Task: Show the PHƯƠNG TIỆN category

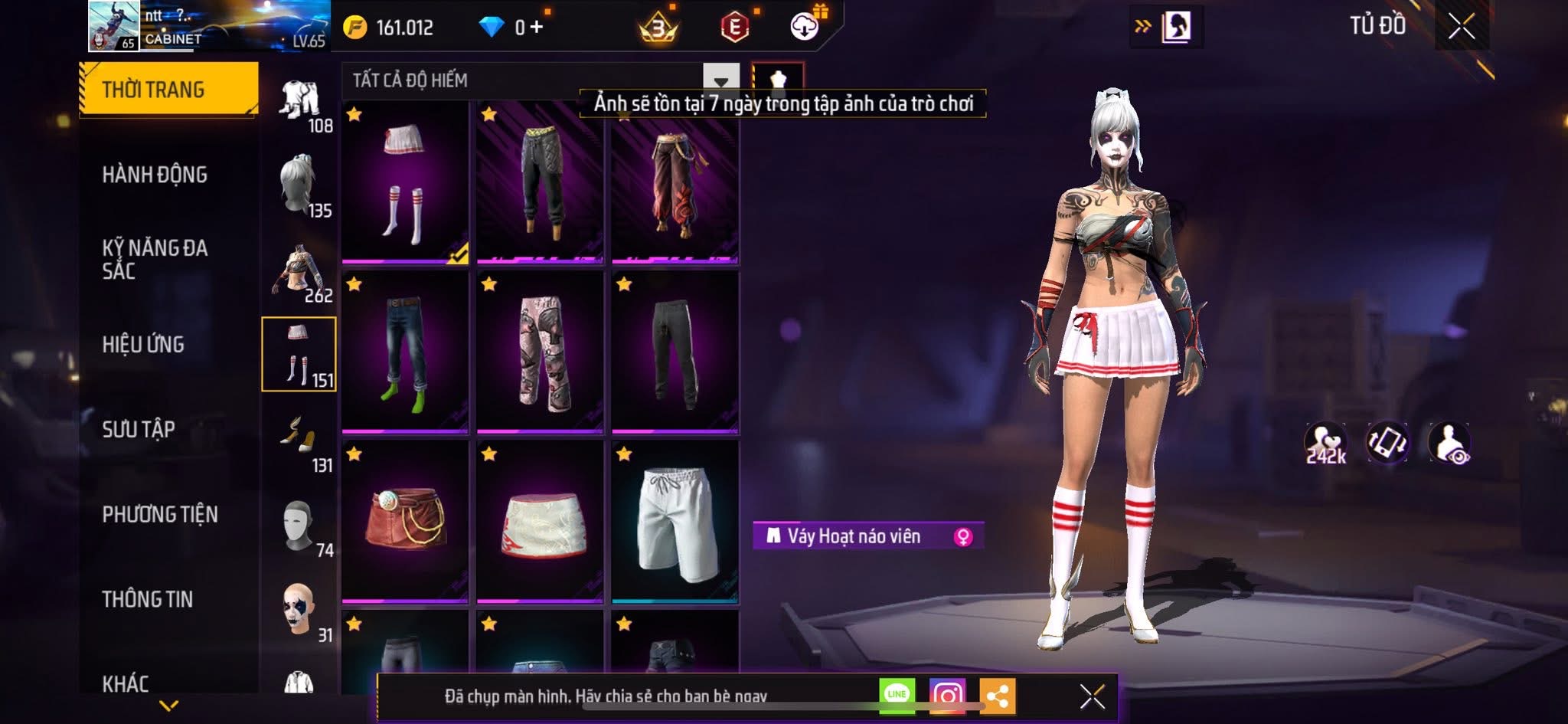Action: [159, 514]
